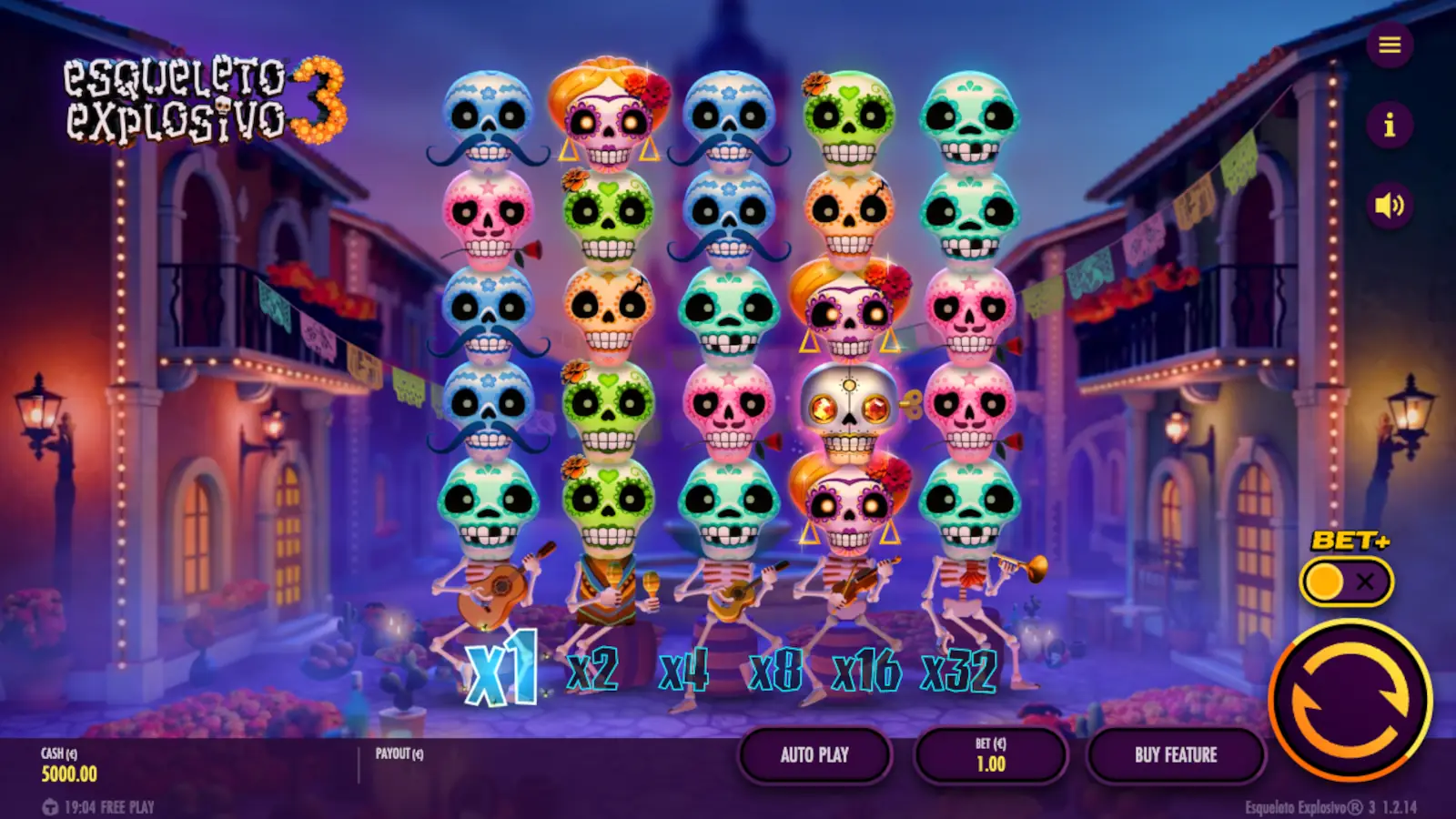Click the green skull on second reel
1456x819 pixels.
click(x=608, y=218)
